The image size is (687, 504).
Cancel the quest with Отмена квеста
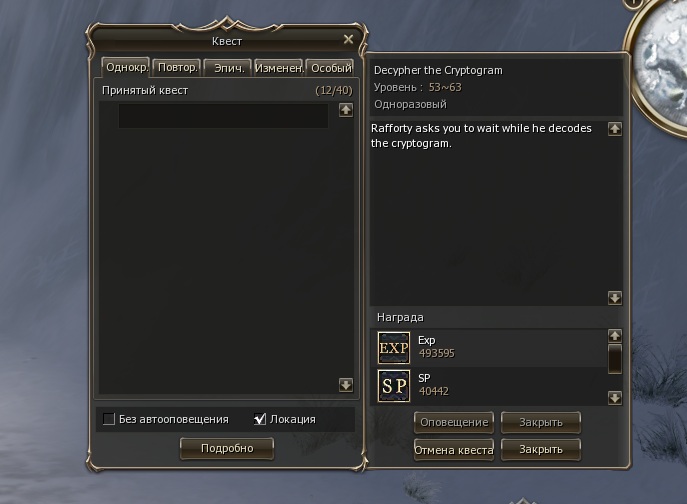click(x=454, y=450)
